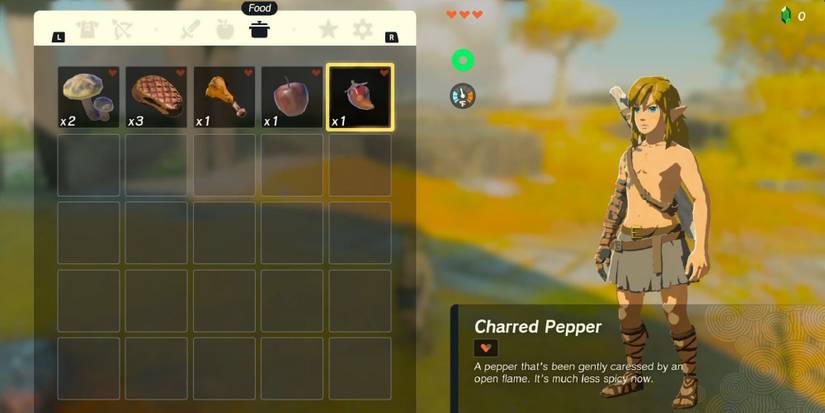Select the cooking pot Food tab
825x413 pixels.
(259, 30)
